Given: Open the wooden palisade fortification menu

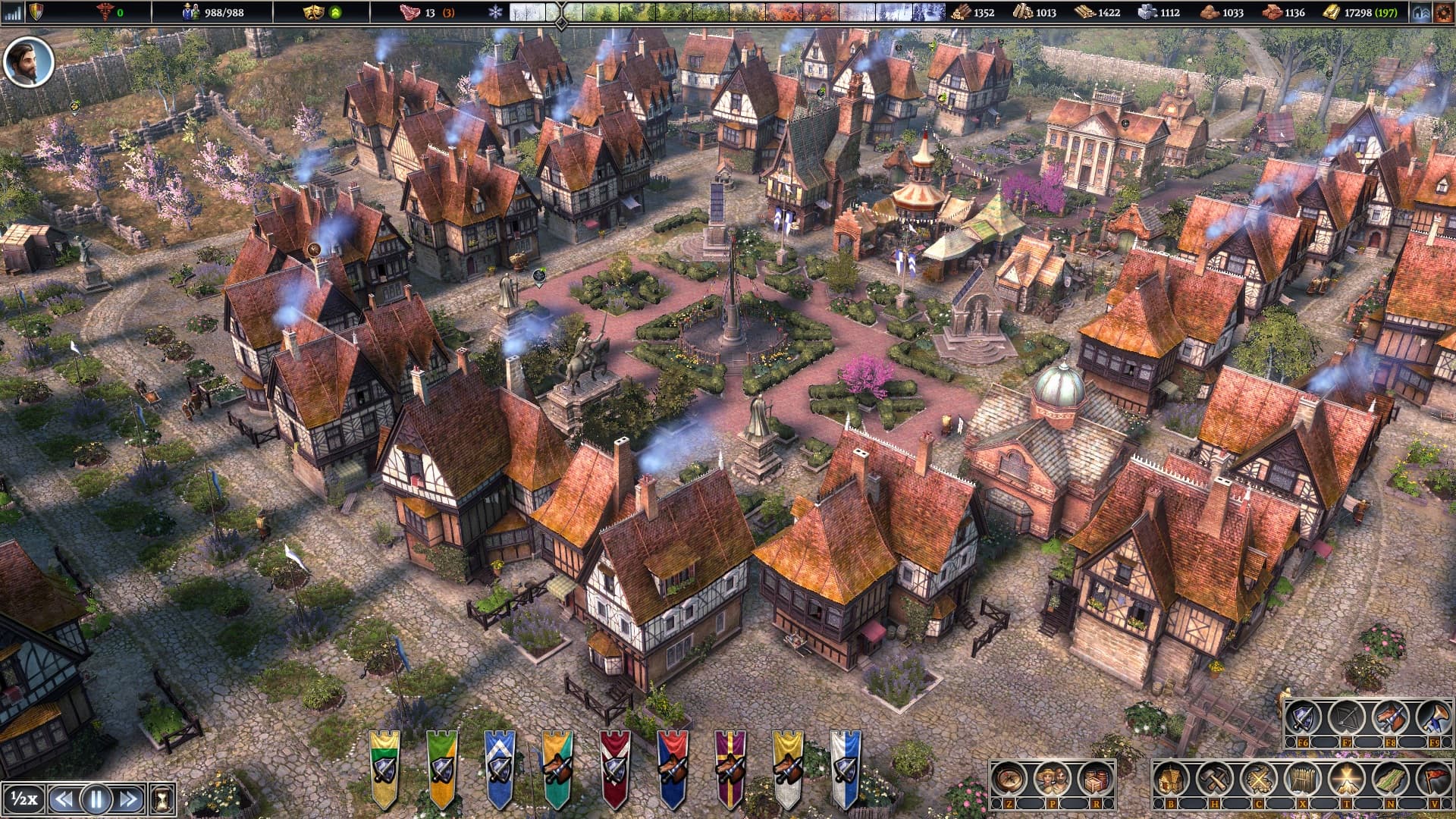Looking at the screenshot, I should coord(1303,779).
